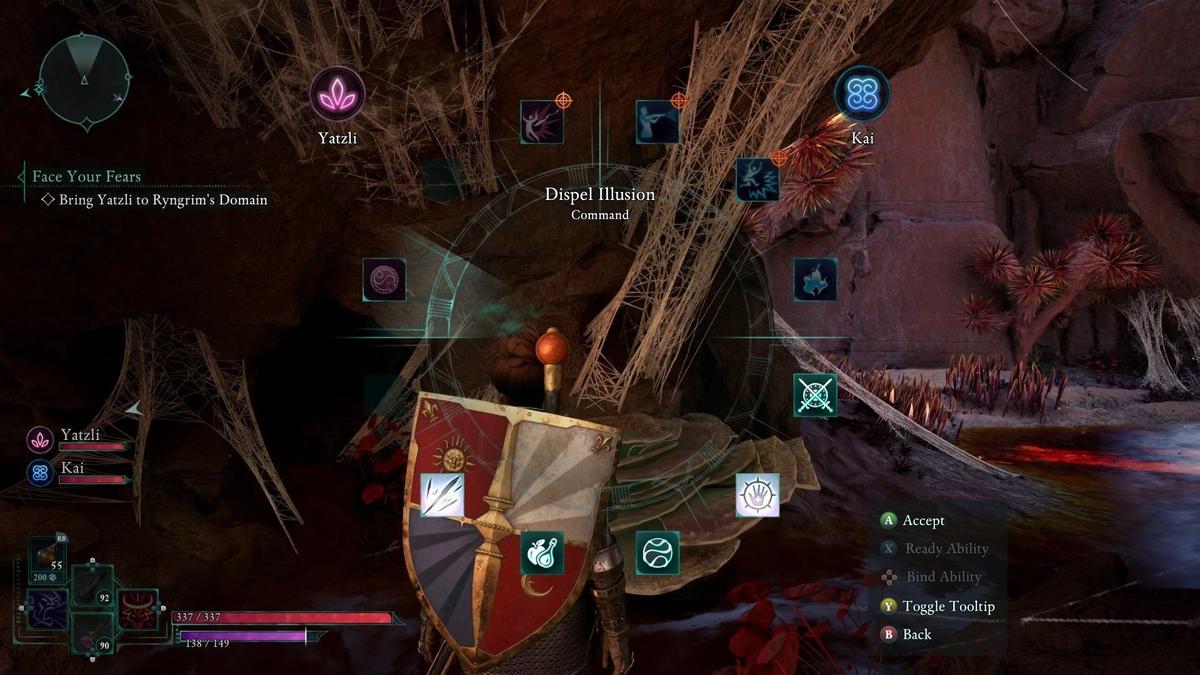Screen dimensions: 1200x675
Task: Pick the pink swirl ability icon
Action: click(384, 280)
